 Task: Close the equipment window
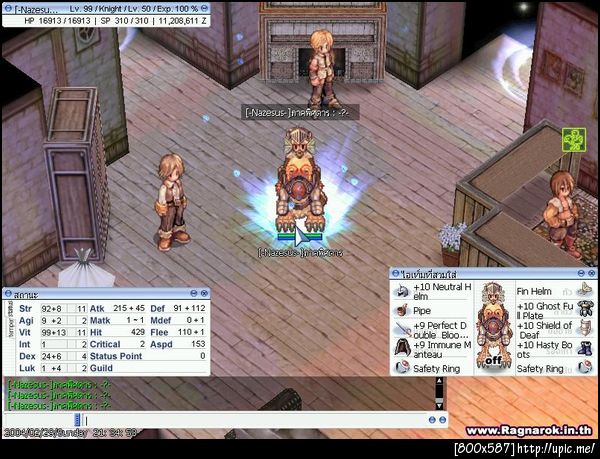591,272
